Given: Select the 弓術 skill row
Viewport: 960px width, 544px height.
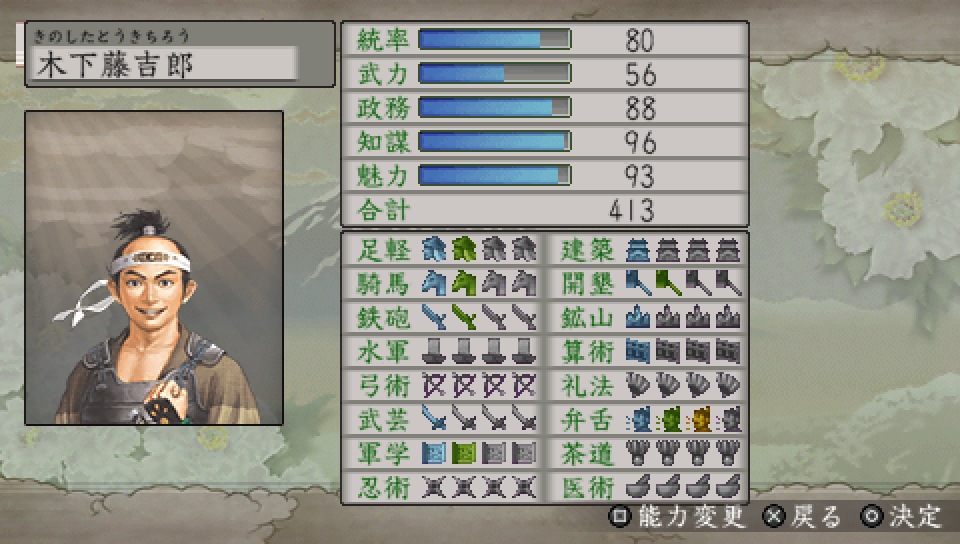Looking at the screenshot, I should [442, 385].
